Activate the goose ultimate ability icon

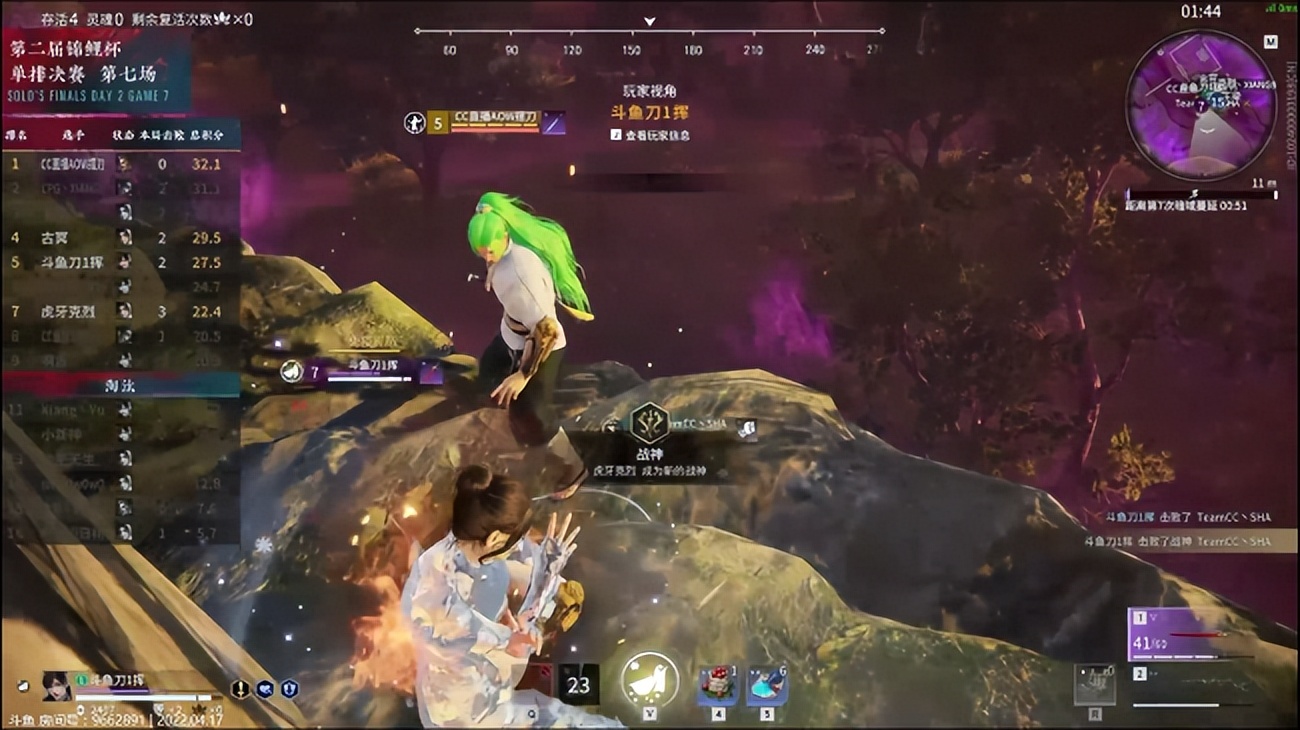(645, 681)
